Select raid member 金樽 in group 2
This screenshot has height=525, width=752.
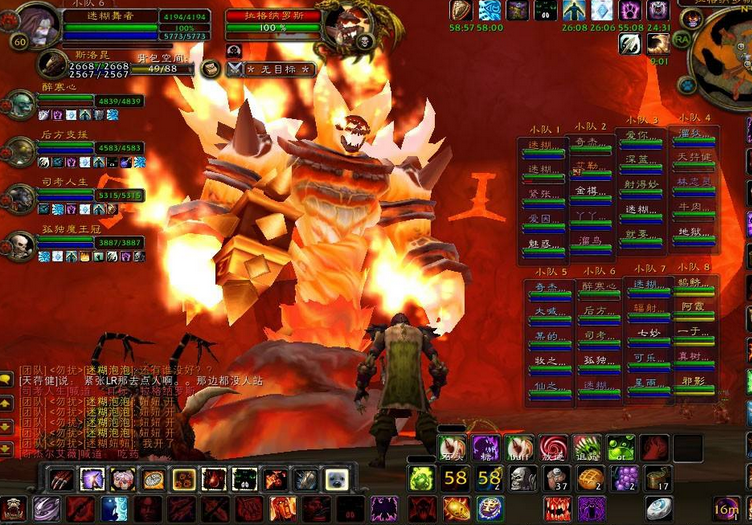click(x=591, y=193)
